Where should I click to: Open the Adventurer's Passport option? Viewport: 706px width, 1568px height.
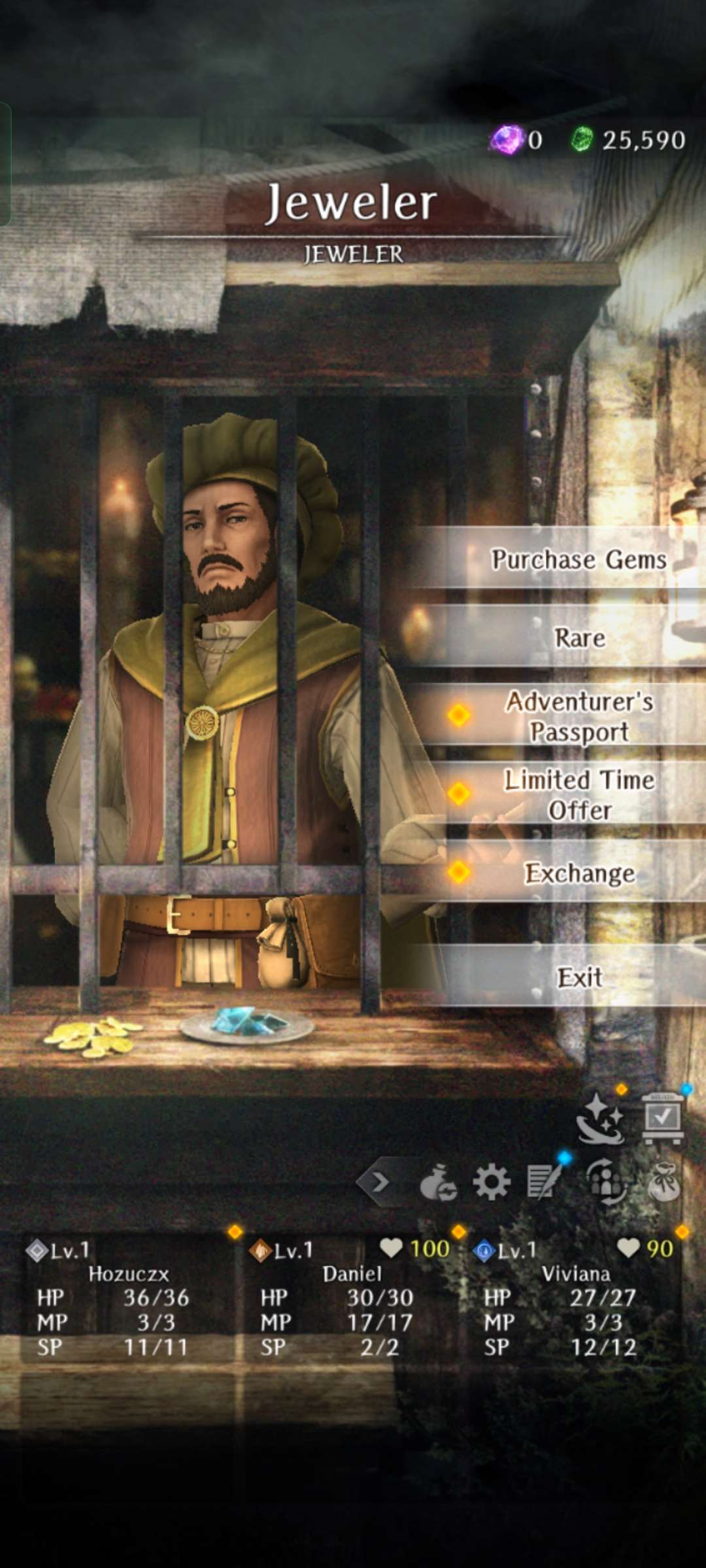click(x=579, y=716)
